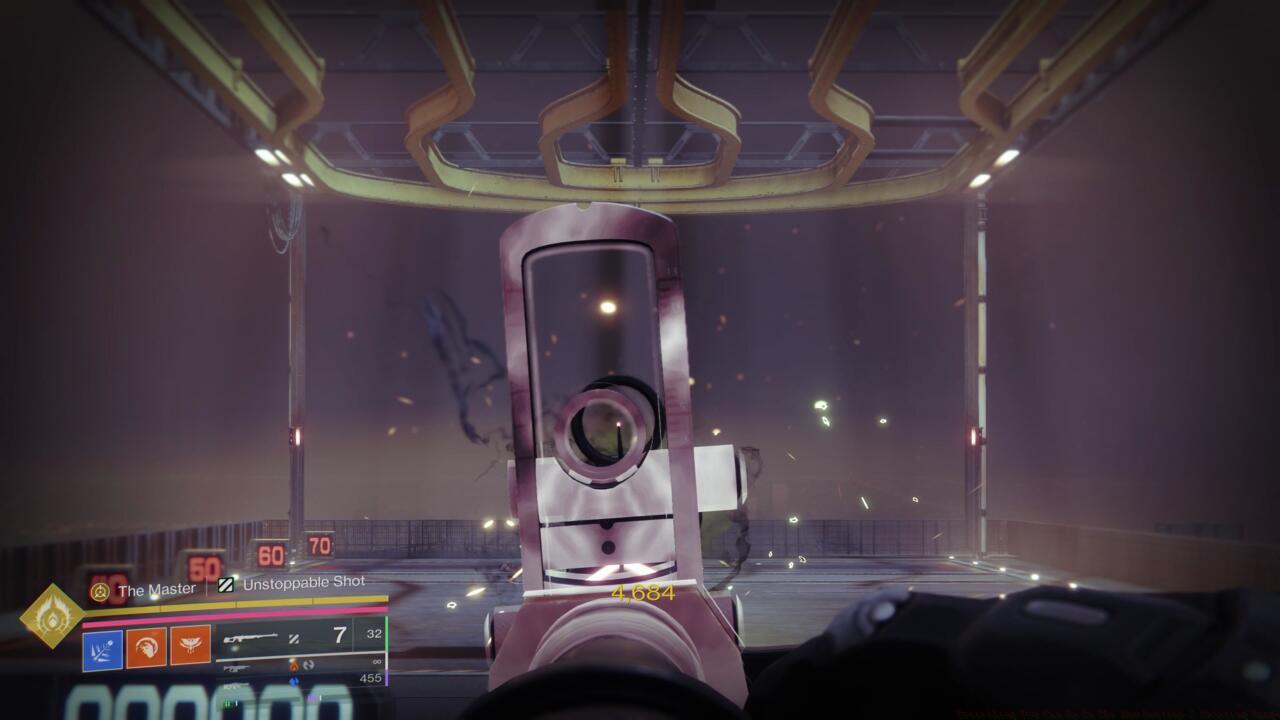
Task: Click the Unstoppable Shot striped icon
Action: coord(228,587)
